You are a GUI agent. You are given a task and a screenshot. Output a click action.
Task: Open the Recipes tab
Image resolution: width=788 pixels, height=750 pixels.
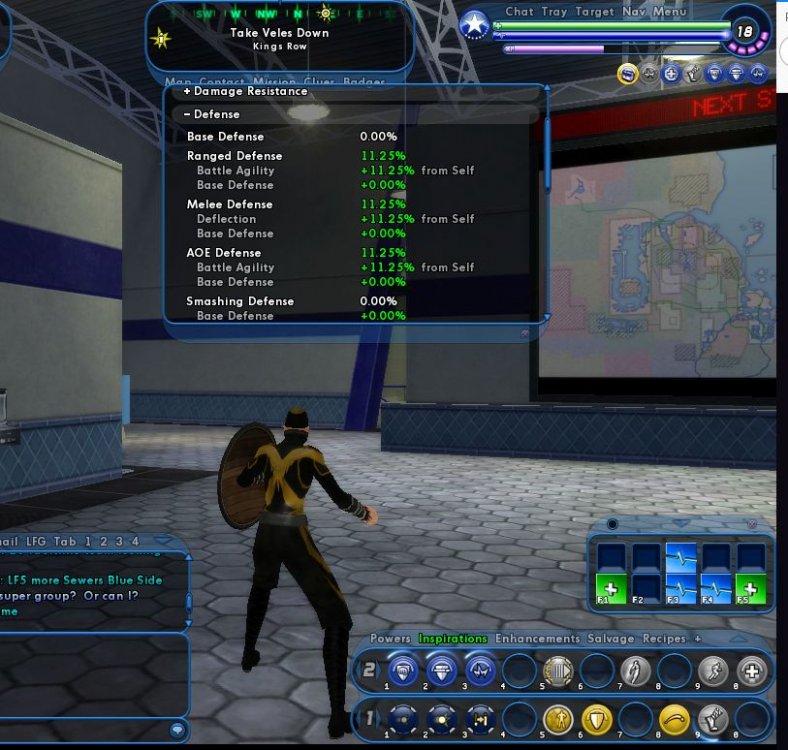pos(664,638)
